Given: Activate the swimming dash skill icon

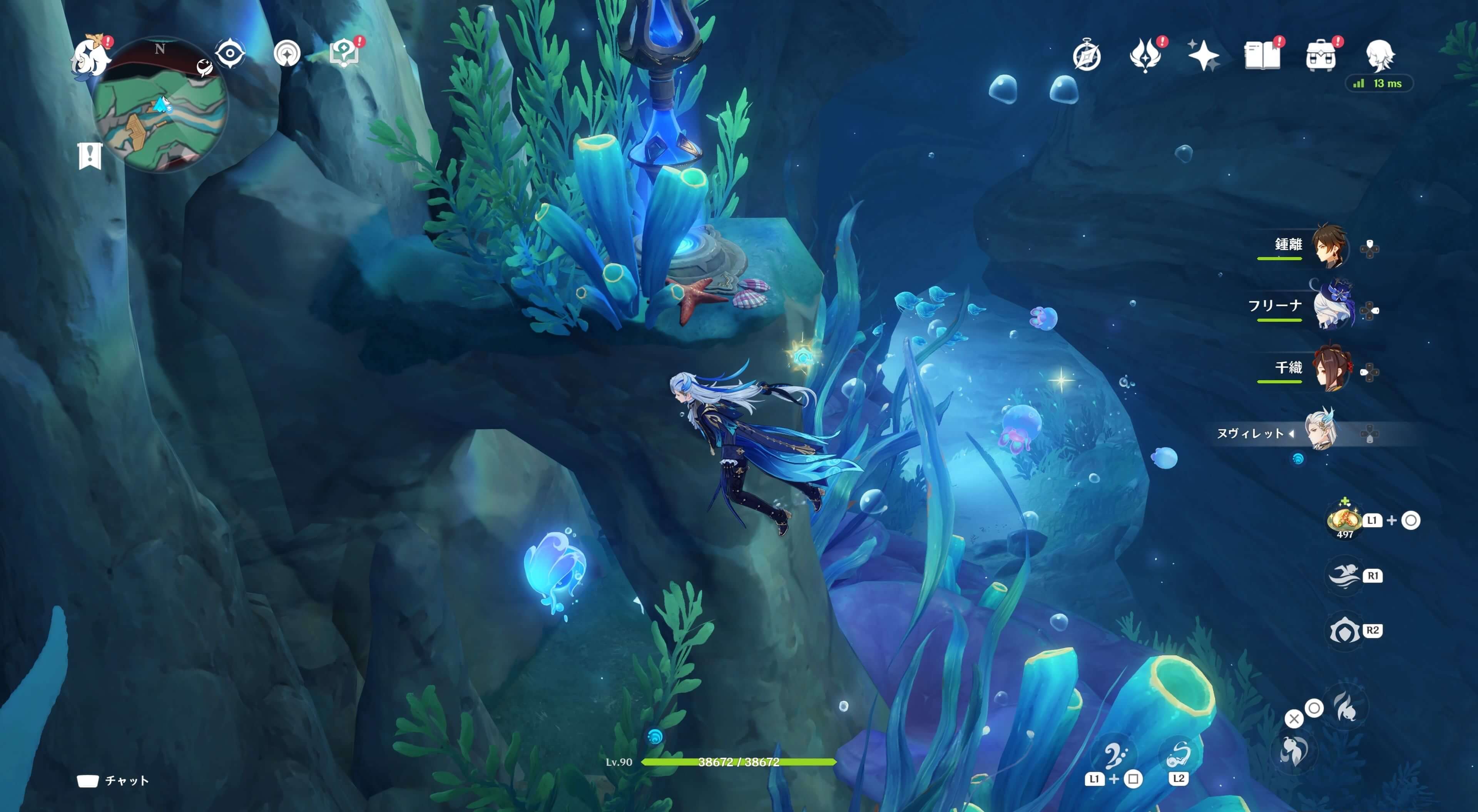Looking at the screenshot, I should [x=1344, y=575].
